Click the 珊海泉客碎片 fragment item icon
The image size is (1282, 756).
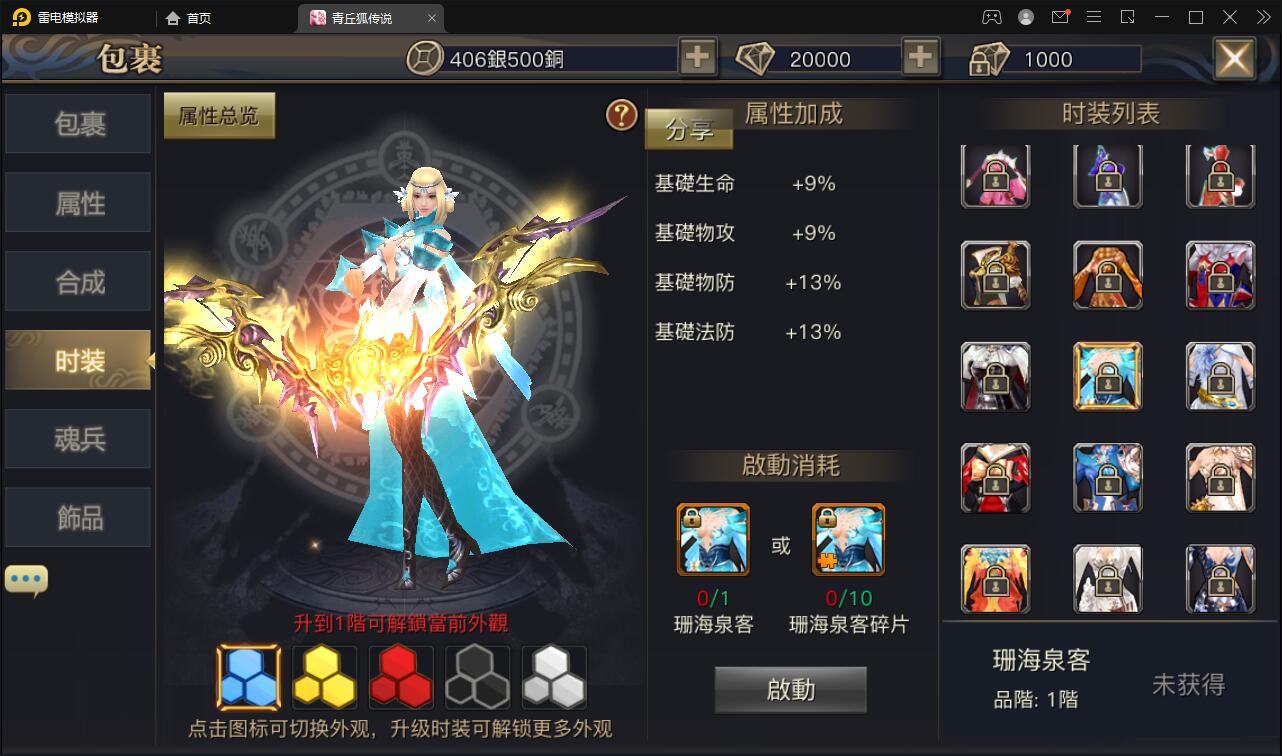848,539
